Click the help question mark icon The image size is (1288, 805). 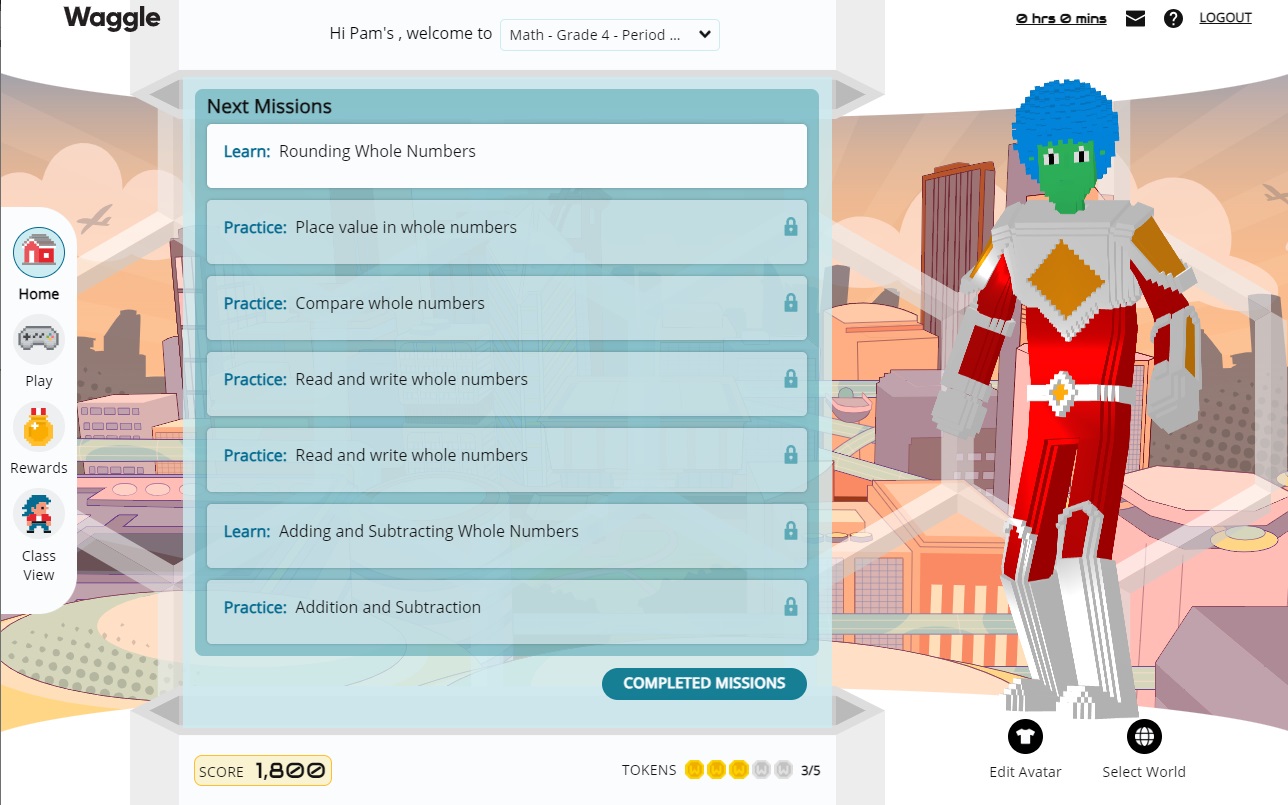pos(1173,17)
